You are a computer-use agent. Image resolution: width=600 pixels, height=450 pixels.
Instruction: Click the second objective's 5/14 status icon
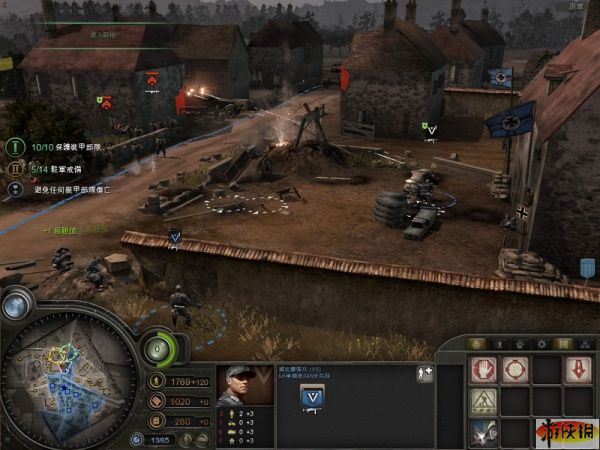pos(16,167)
